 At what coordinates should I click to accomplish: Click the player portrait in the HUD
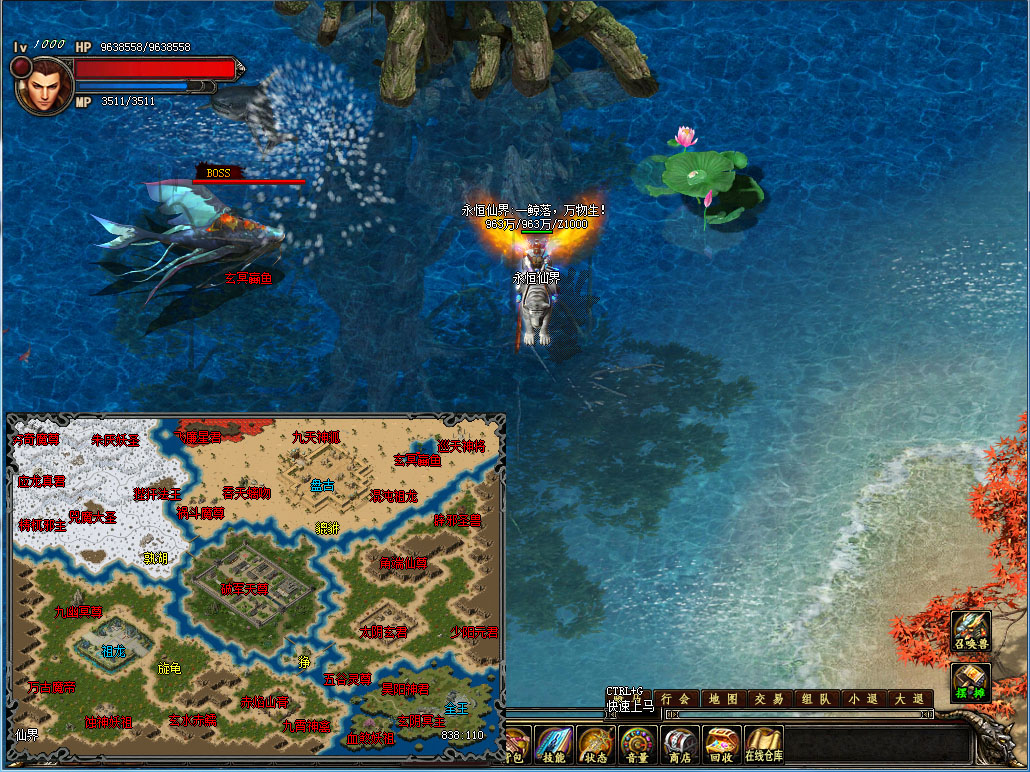tap(43, 83)
